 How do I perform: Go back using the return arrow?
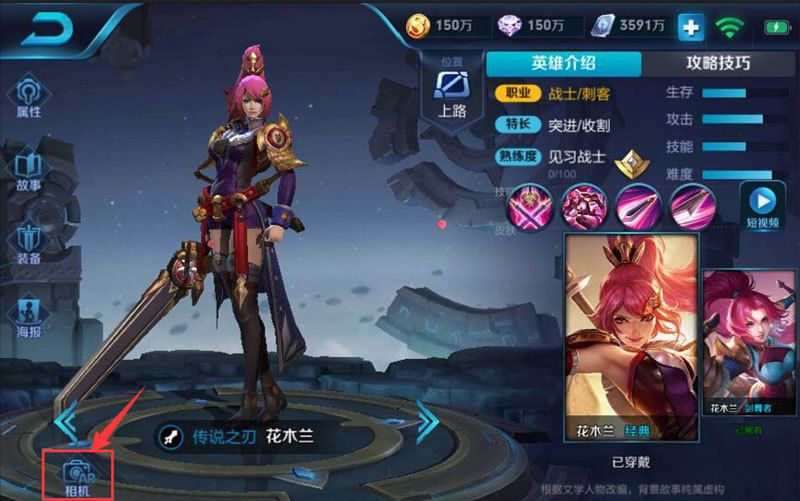coord(43,30)
